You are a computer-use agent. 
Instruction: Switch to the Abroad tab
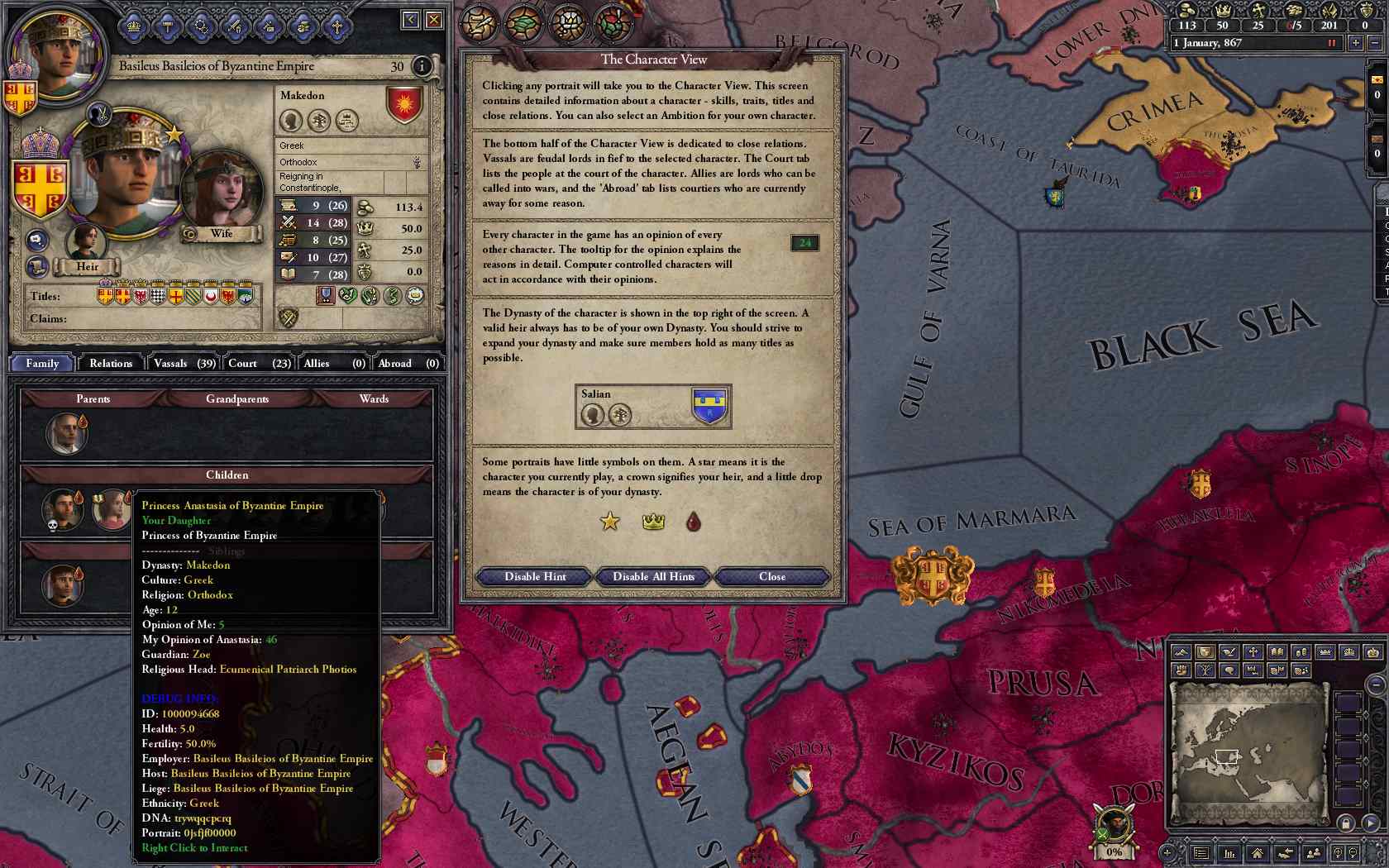(408, 363)
